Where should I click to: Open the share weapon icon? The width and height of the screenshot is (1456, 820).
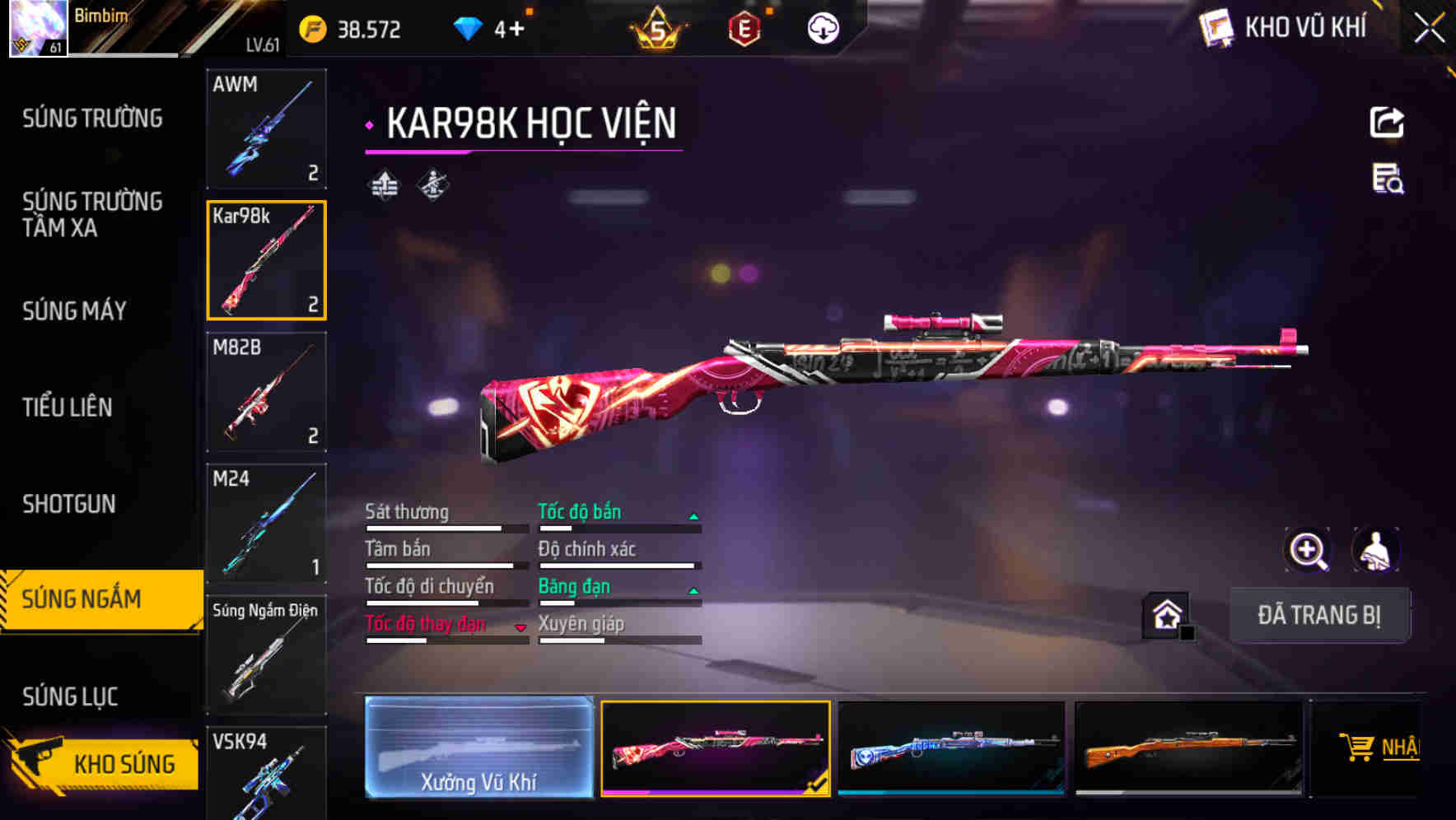click(1389, 122)
